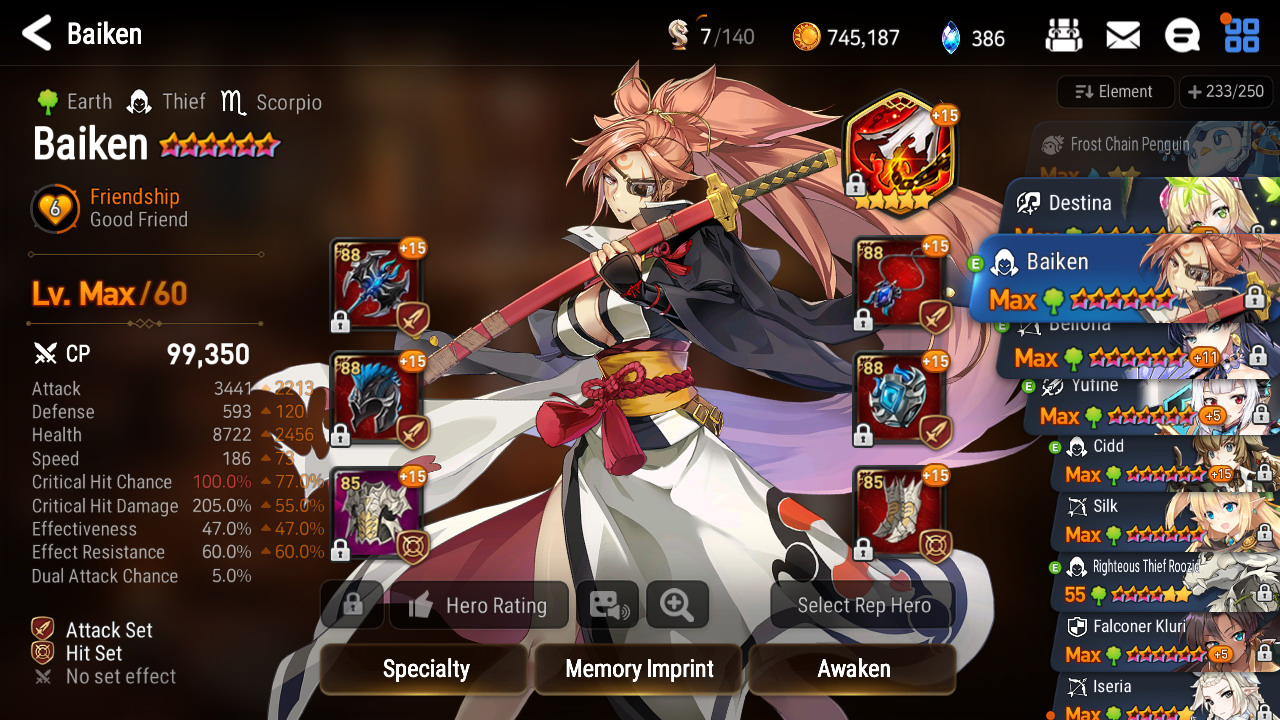The height and width of the screenshot is (720, 1280).
Task: Go back using the Baiken arrow
Action: pyautogui.click(x=37, y=34)
